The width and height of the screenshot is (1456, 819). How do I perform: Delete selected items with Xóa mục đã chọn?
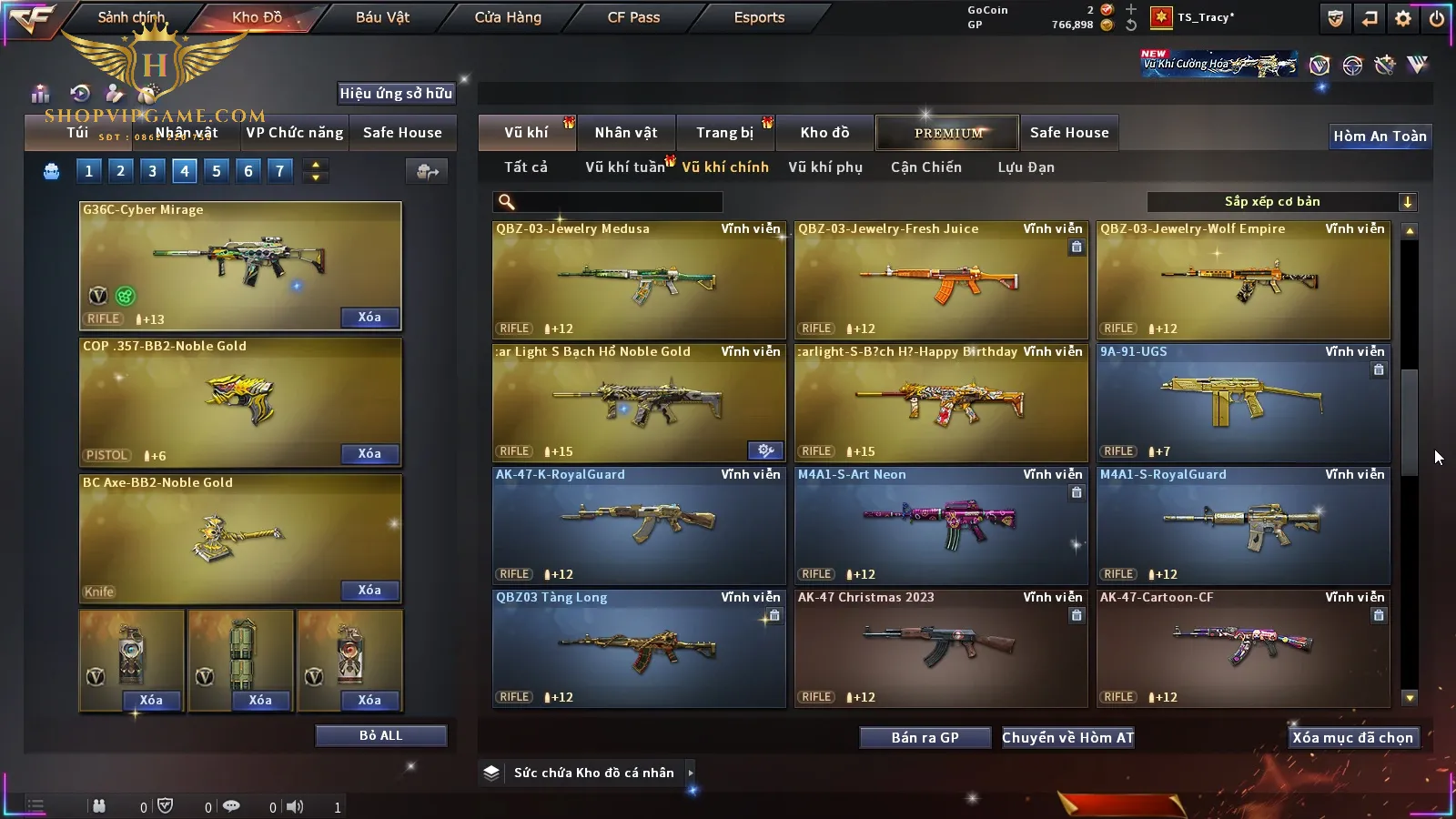(x=1352, y=738)
